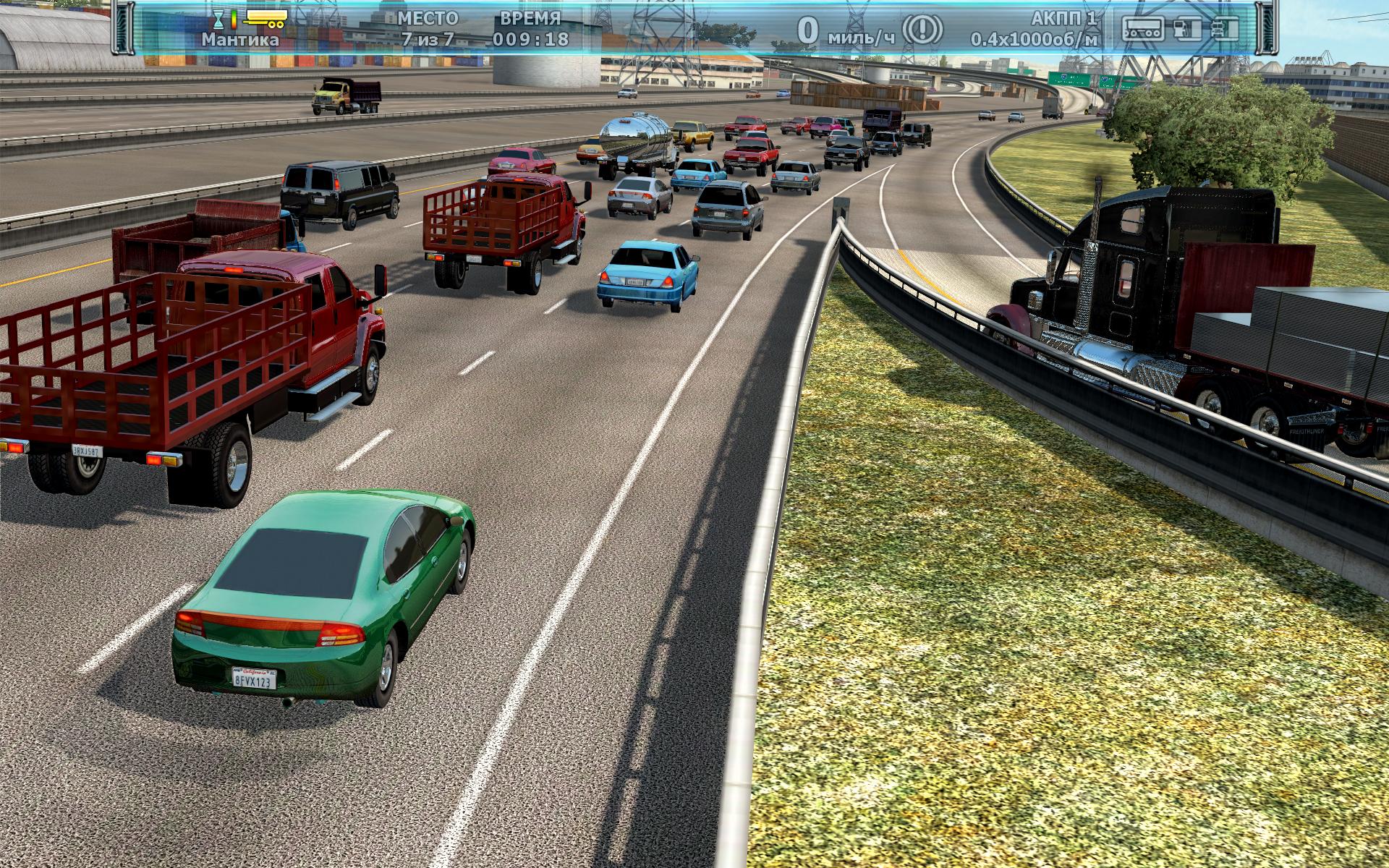
Task: Click the vertical fatigue level gauge
Action: pyautogui.click(x=232, y=18)
